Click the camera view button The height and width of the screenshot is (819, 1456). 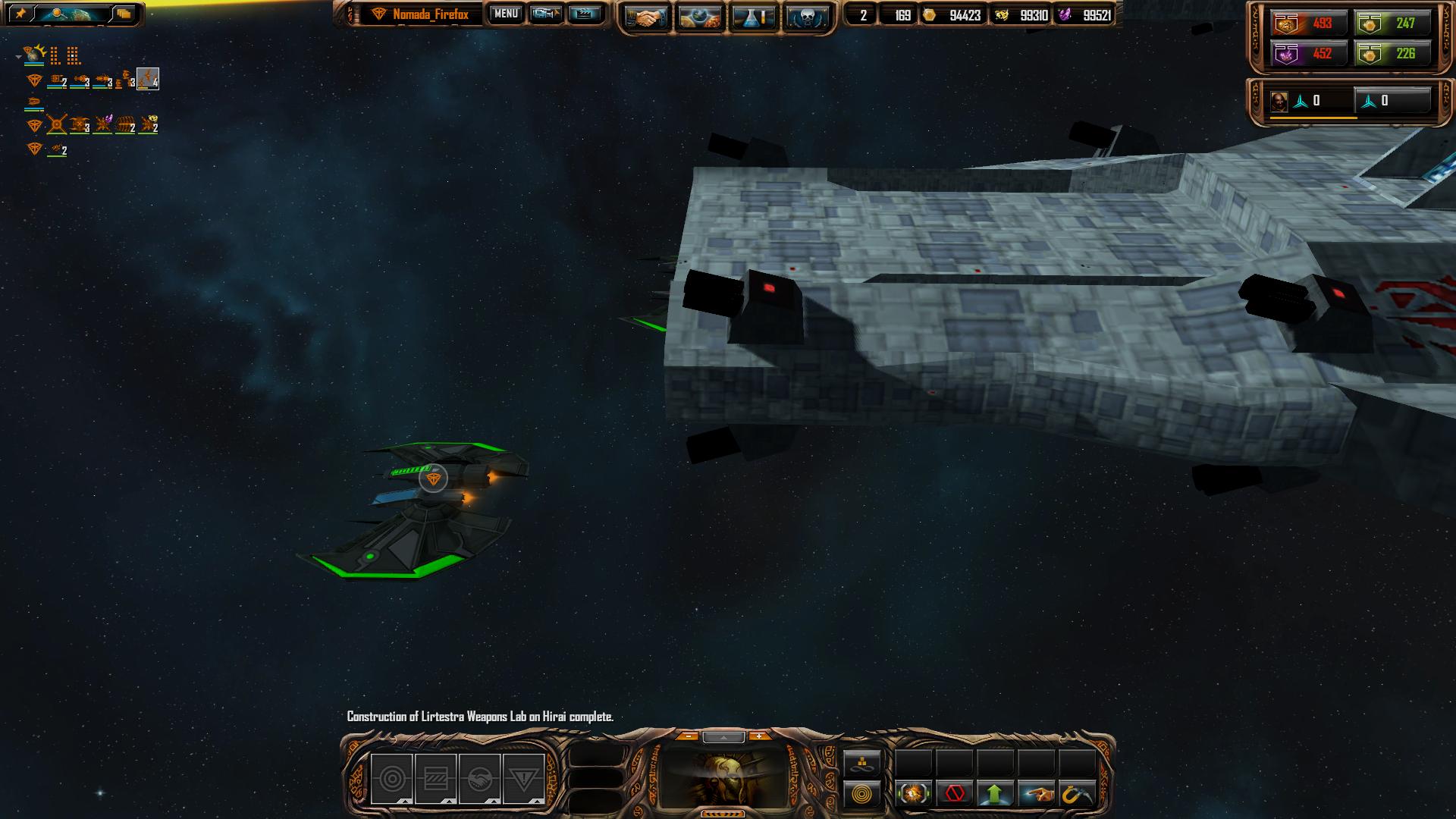point(546,14)
